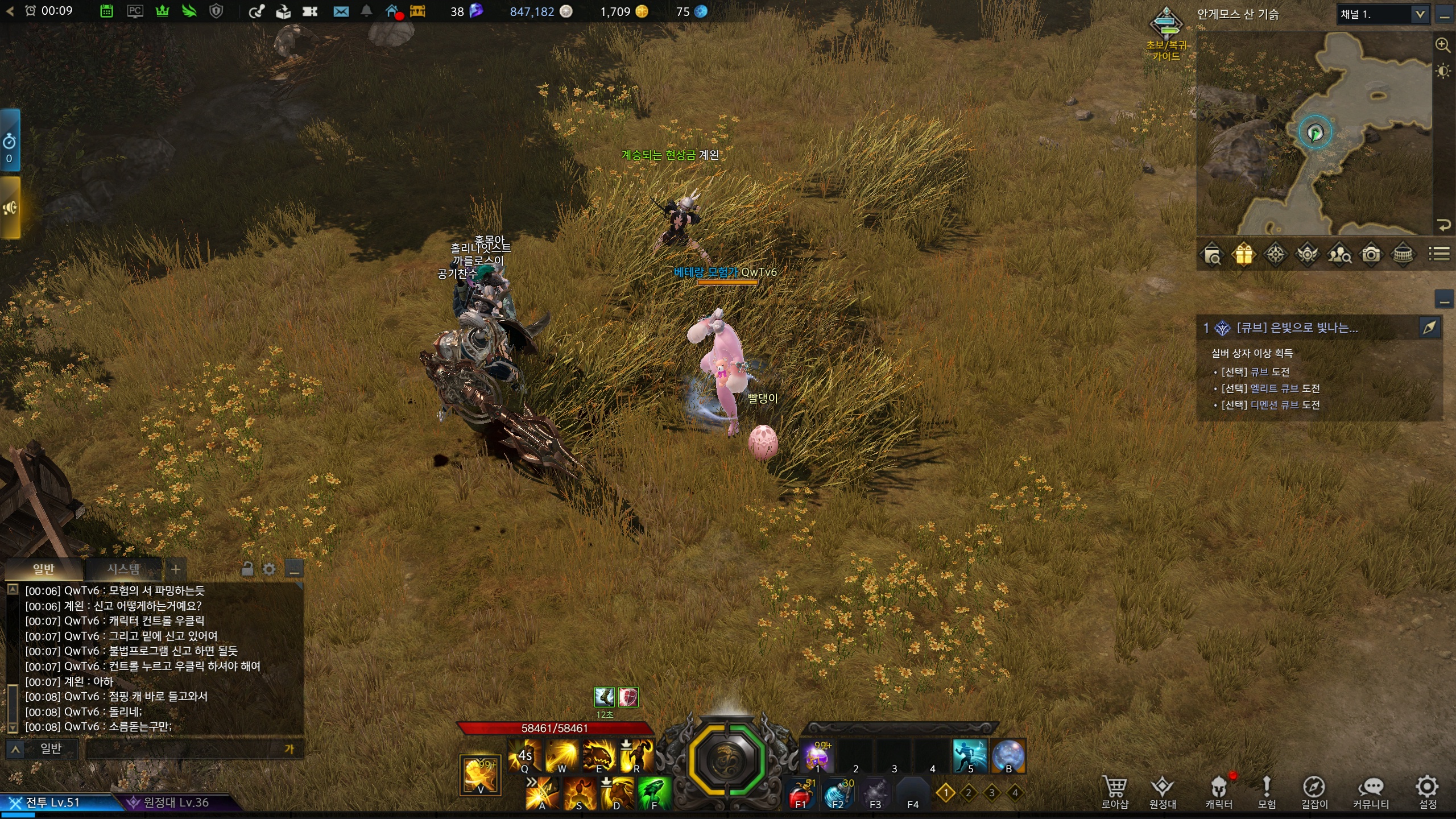1456x819 pixels.
Task: Open the 모험 adventure menu
Action: (x=1266, y=792)
